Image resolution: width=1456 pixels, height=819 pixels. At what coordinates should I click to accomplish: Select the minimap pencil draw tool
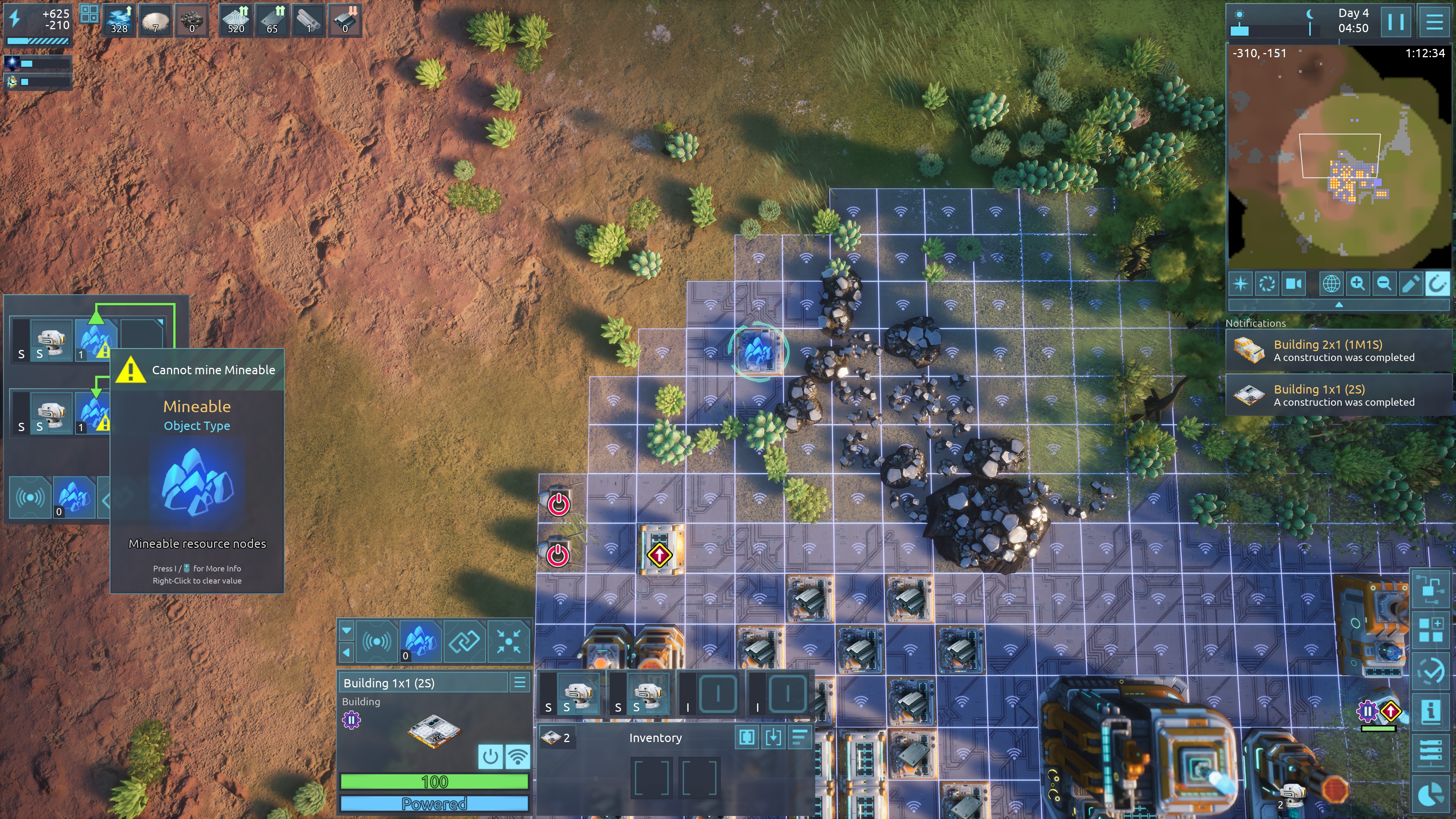tap(1410, 284)
